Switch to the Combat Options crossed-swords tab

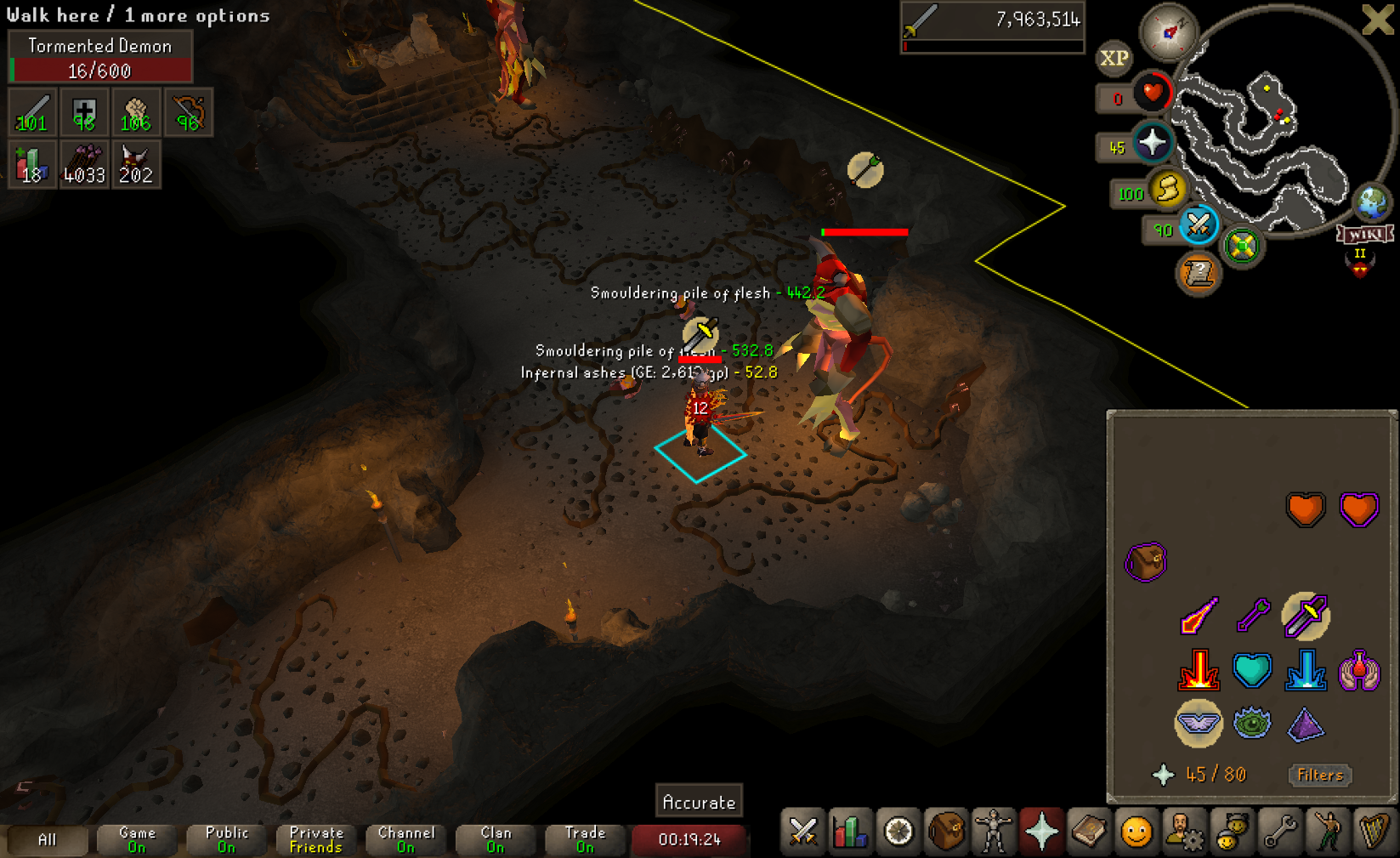[x=802, y=832]
